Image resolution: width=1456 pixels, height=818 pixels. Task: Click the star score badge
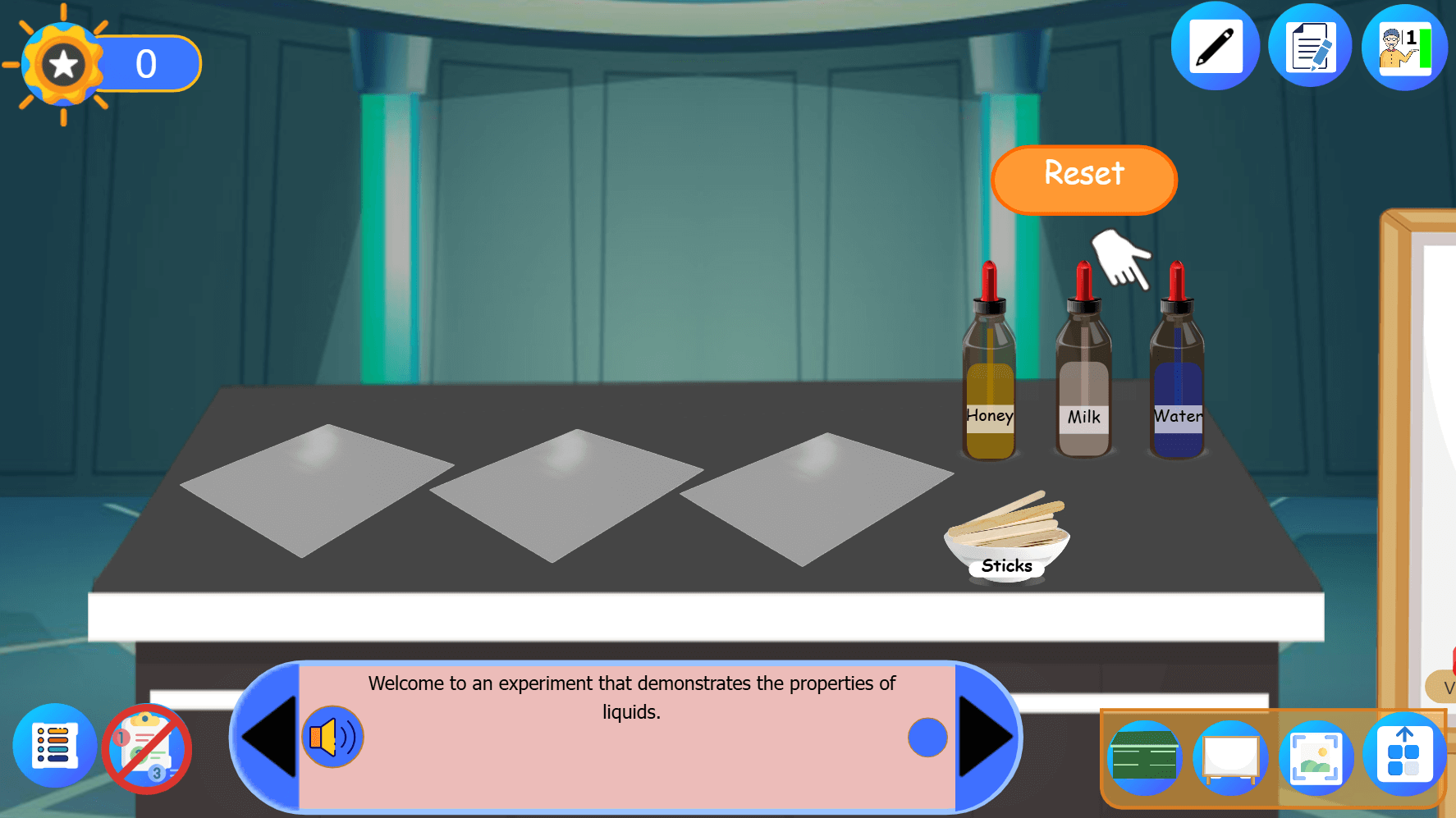[64, 62]
